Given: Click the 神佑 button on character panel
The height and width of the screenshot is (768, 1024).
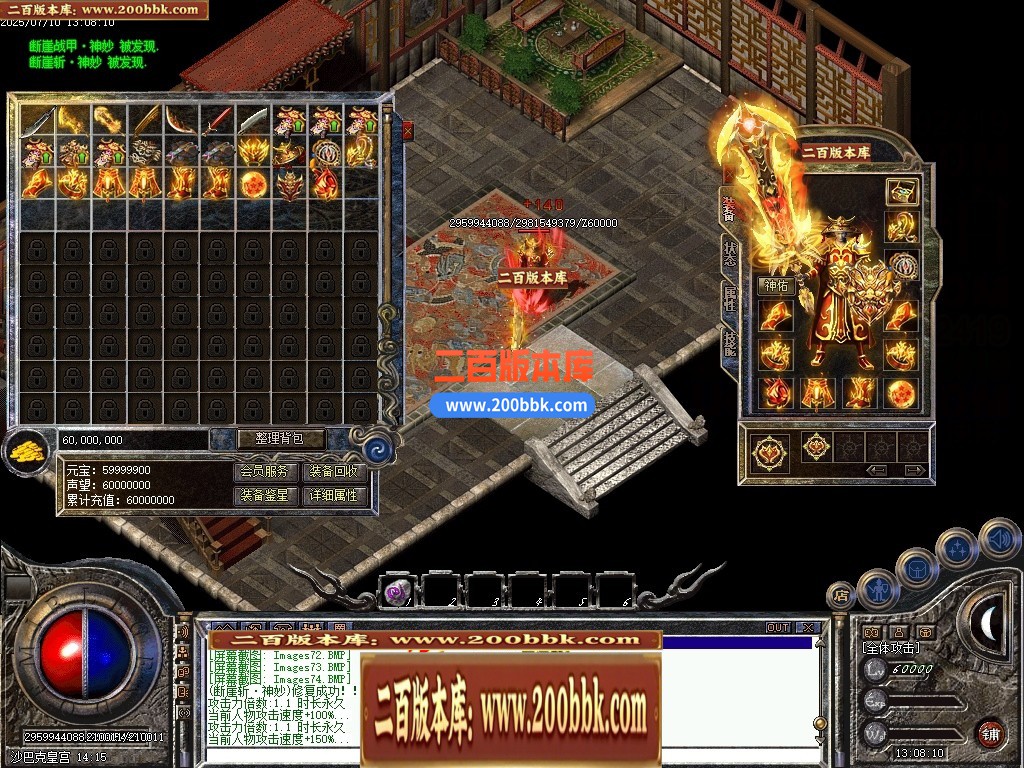Looking at the screenshot, I should pos(776,286).
